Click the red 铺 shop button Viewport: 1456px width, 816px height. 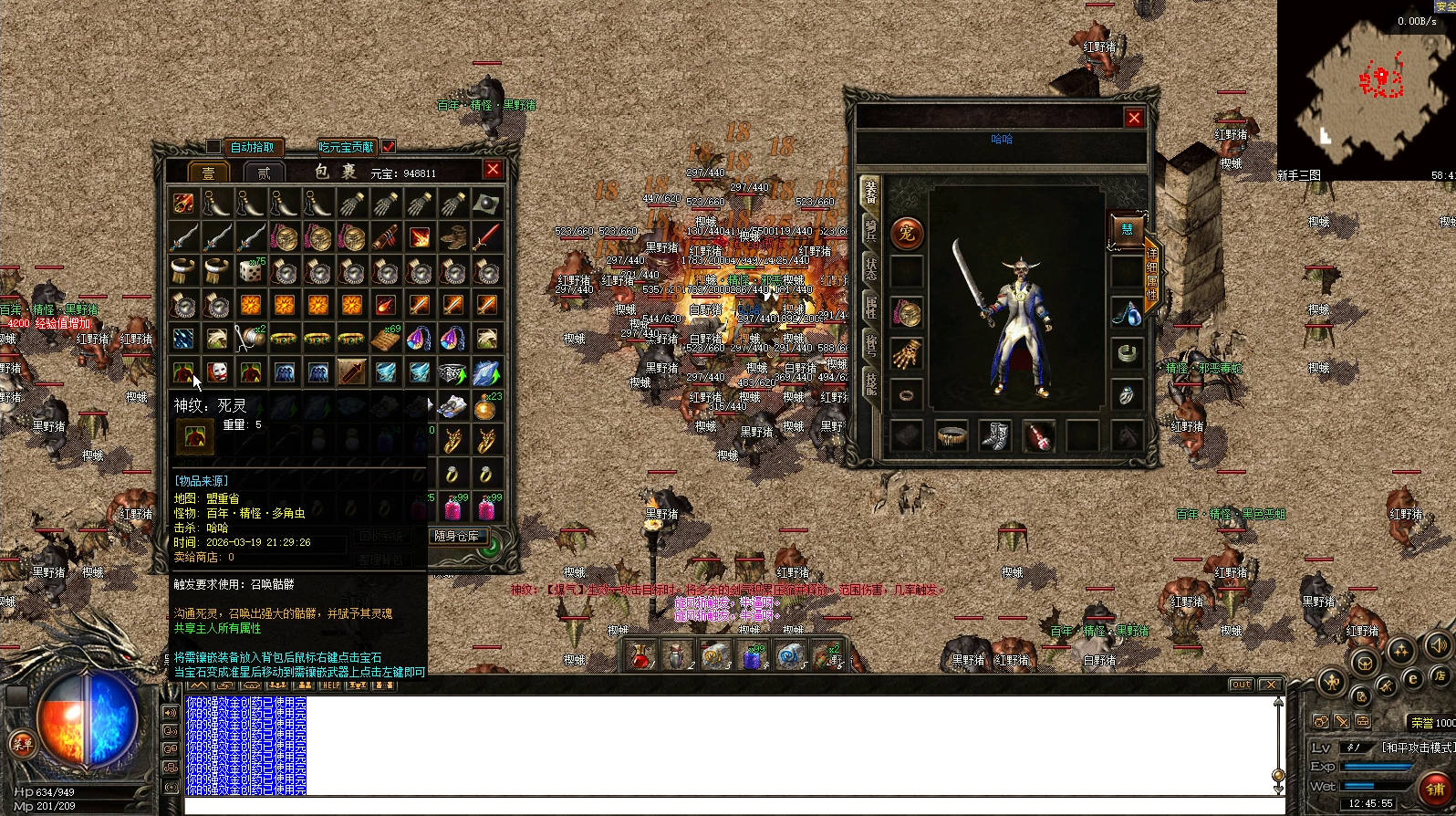pos(1435,789)
